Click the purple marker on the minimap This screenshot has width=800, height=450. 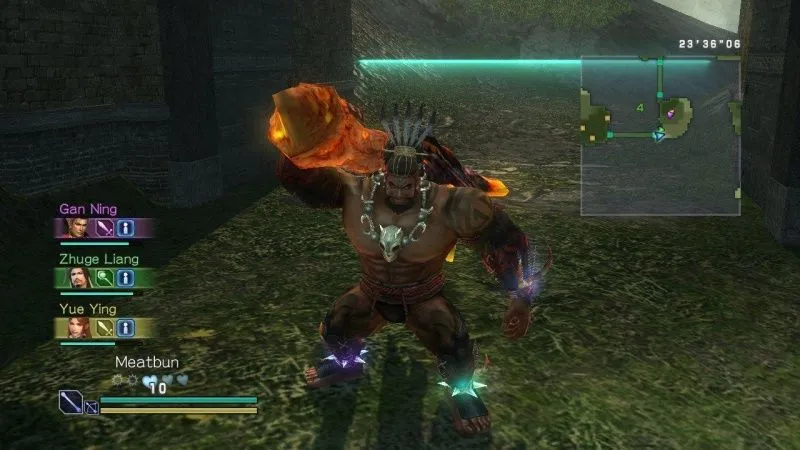[x=671, y=114]
